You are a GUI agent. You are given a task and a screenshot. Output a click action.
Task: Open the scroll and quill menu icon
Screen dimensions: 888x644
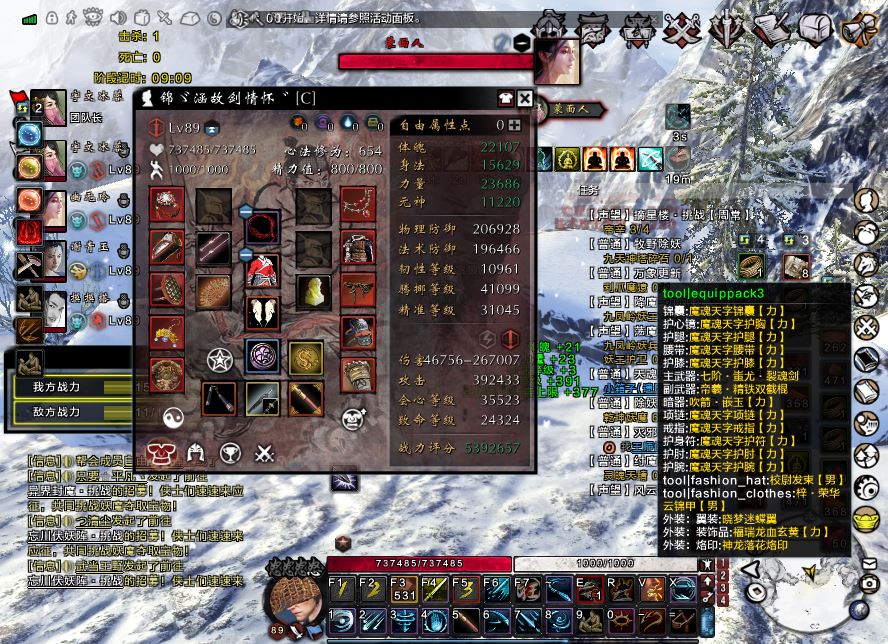[771, 28]
